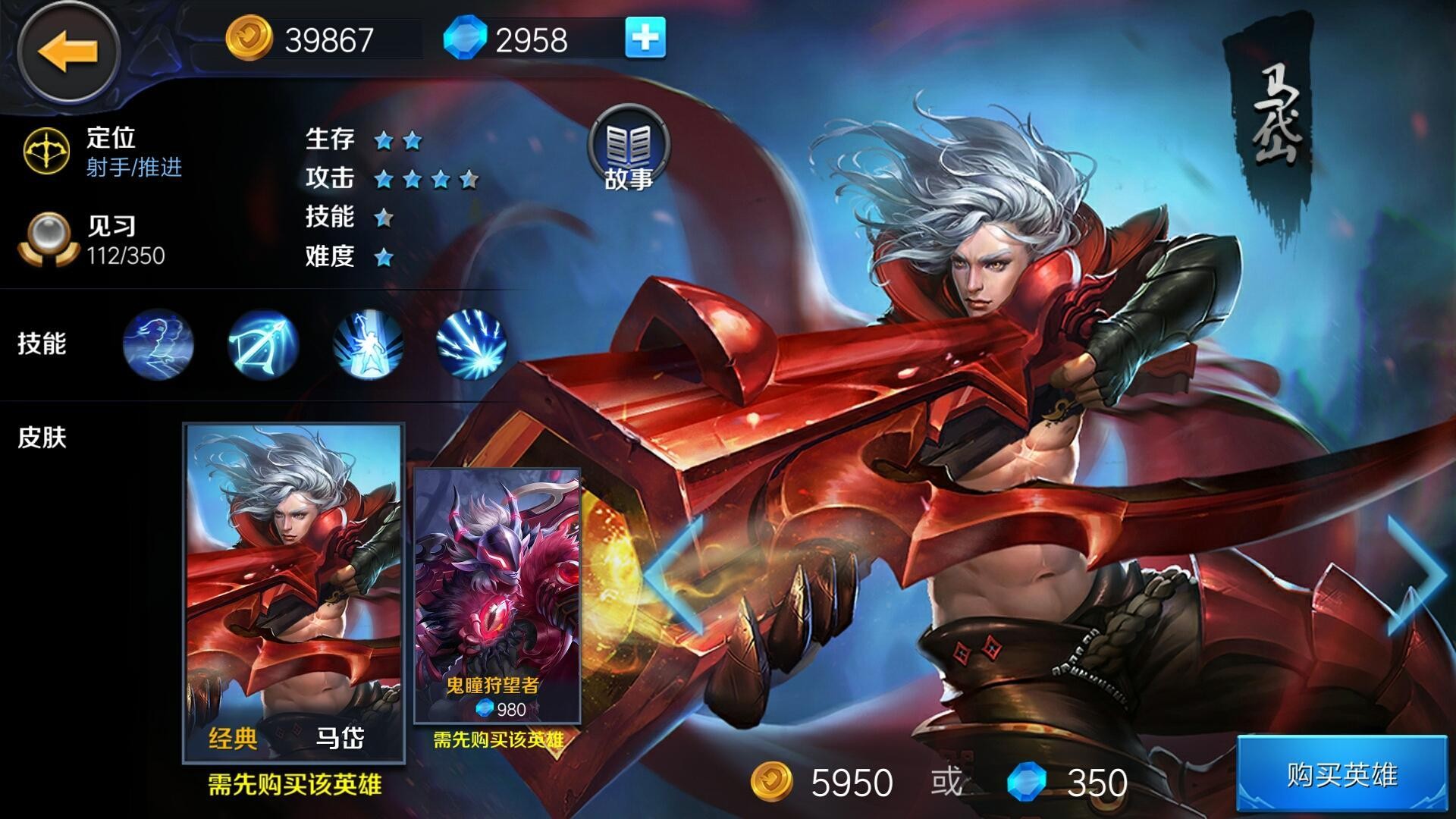The height and width of the screenshot is (819, 1456).
Task: View the glowing figure skill icon
Action: [x=368, y=344]
